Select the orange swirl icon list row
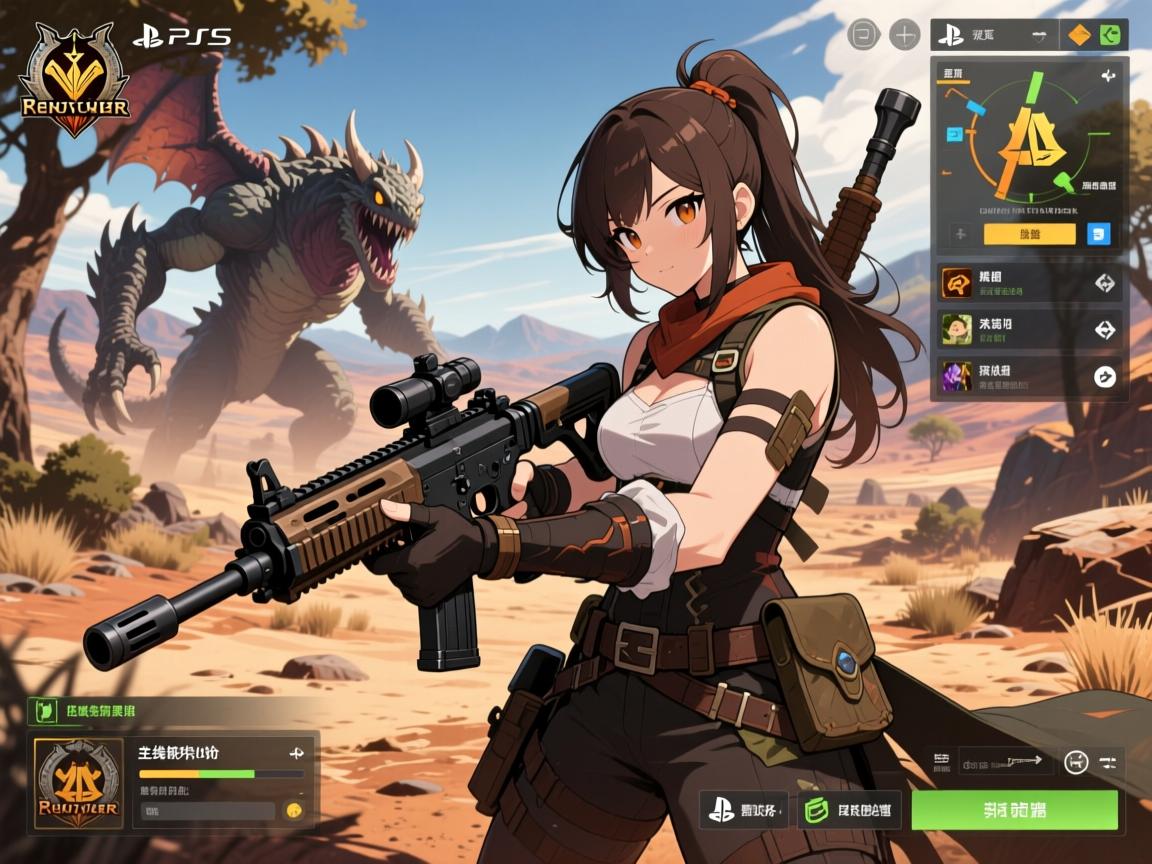Viewport: 1152px width, 864px height. (x=1030, y=283)
